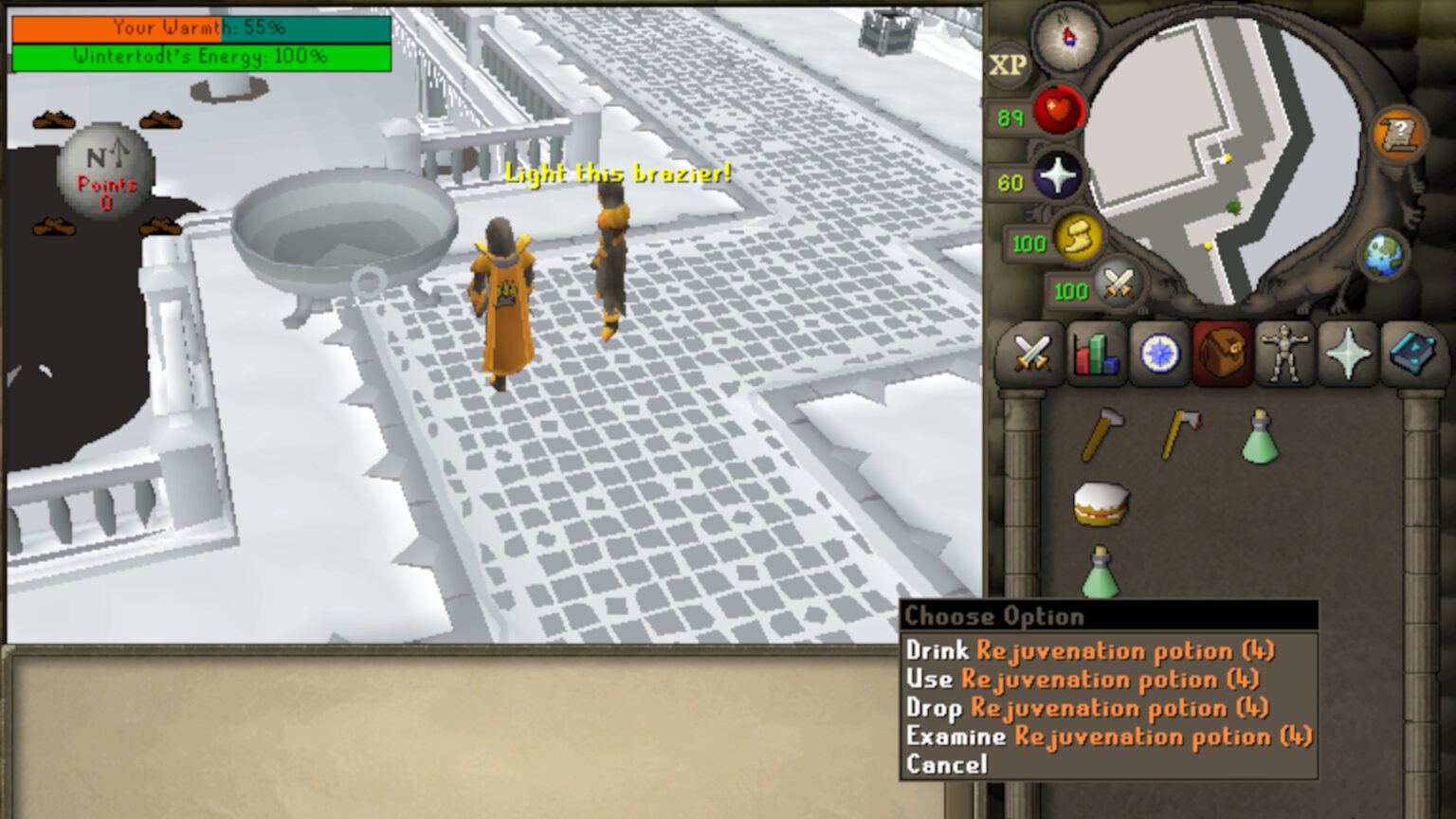View the Worn Equipment tab
The height and width of the screenshot is (819, 1456).
(x=1284, y=355)
